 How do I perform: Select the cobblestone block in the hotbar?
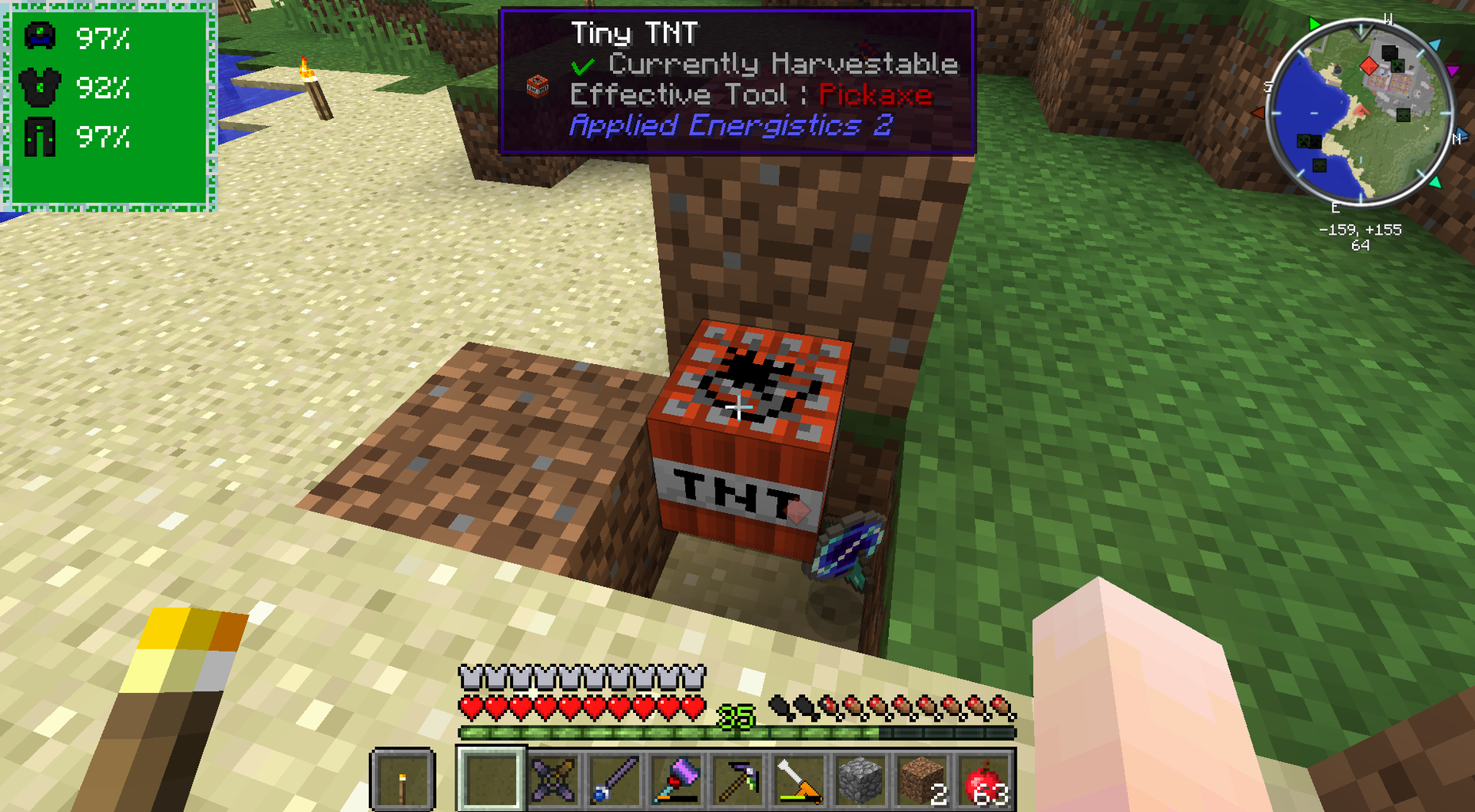[860, 781]
